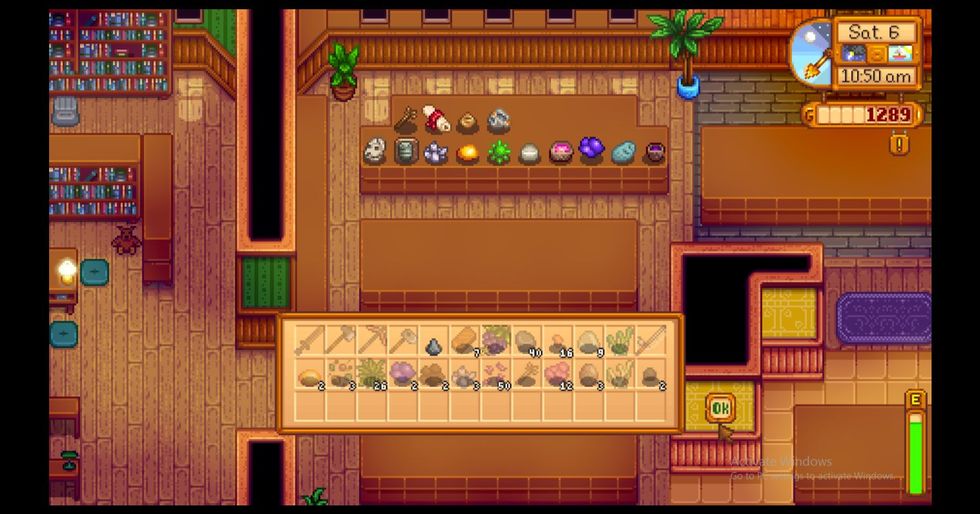Image resolution: width=980 pixels, height=514 pixels.
Task: Choose the scythe inventory slot
Action: pyautogui.click(x=651, y=341)
